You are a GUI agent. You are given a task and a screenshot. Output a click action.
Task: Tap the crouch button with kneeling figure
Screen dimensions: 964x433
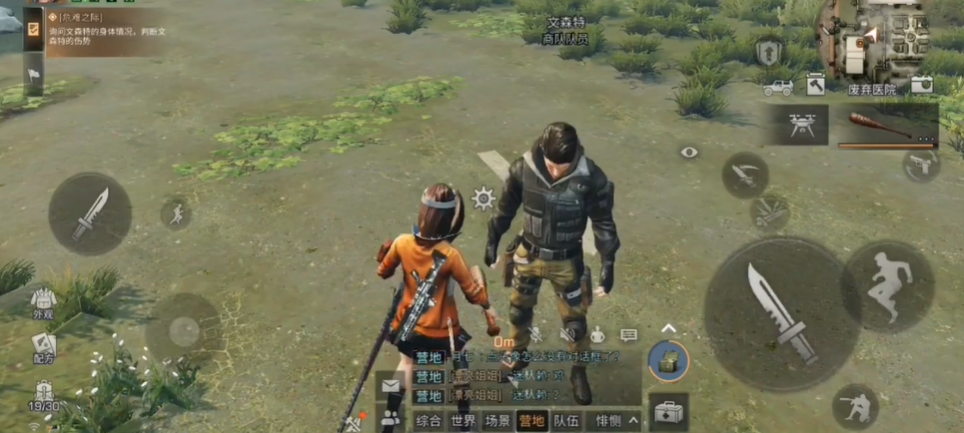pos(856,406)
